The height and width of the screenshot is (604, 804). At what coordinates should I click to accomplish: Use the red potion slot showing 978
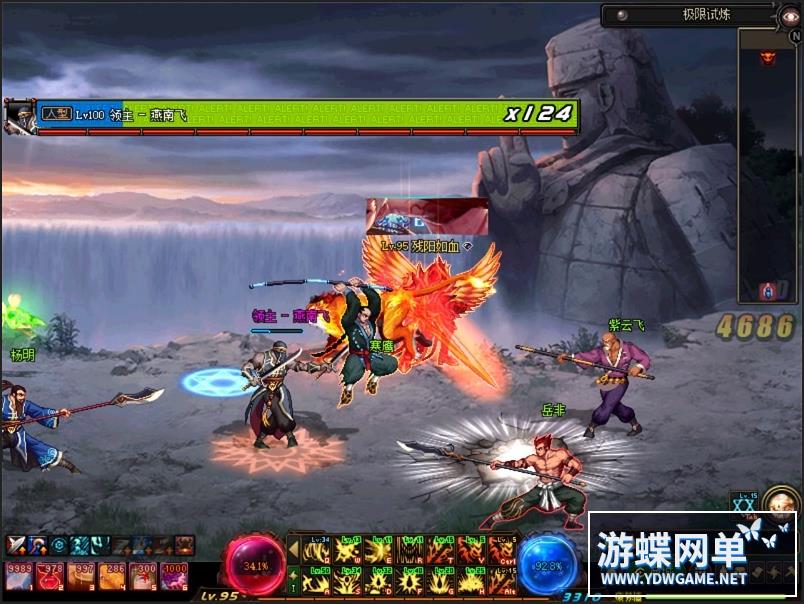tap(51, 575)
